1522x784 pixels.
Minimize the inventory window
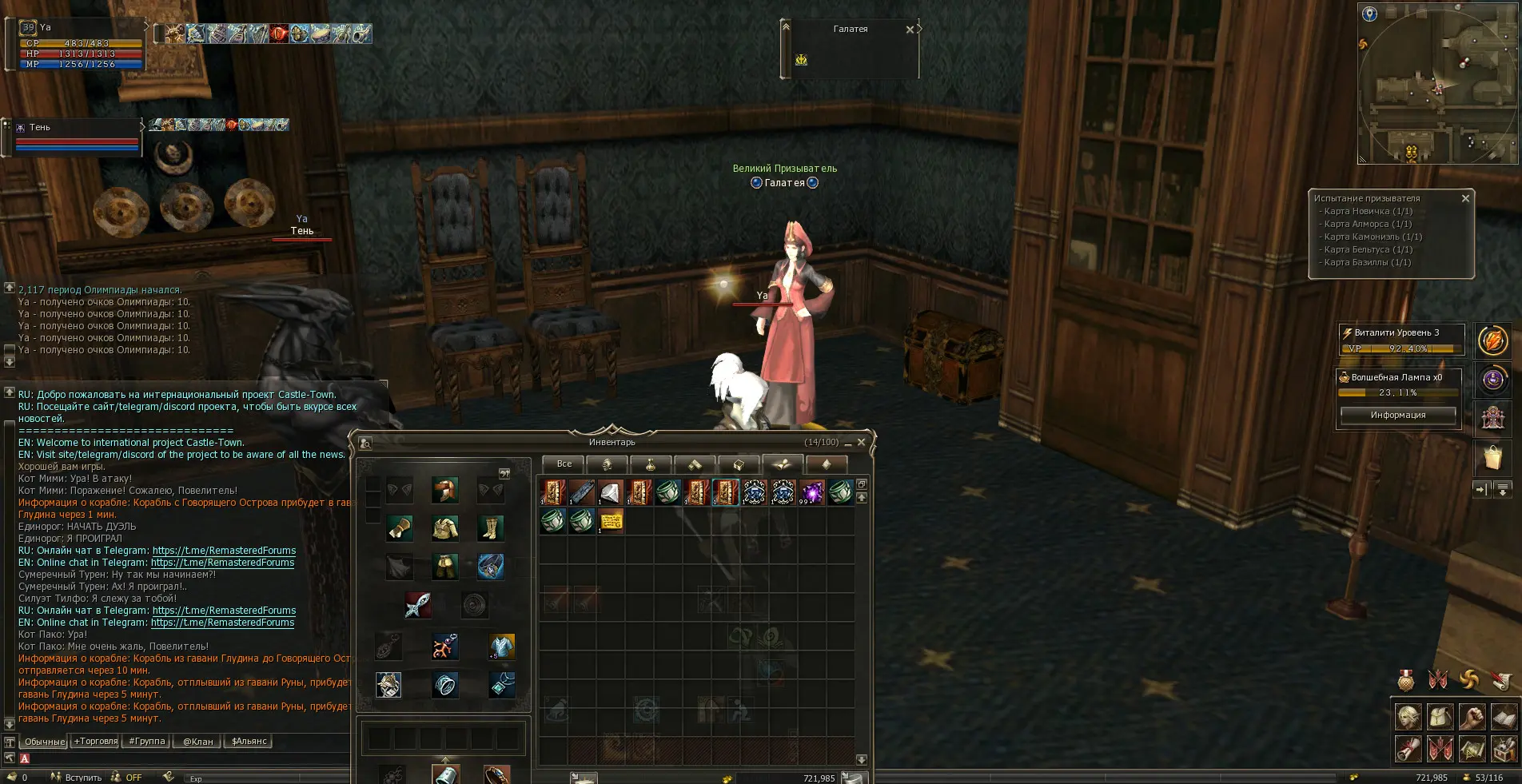coord(848,444)
